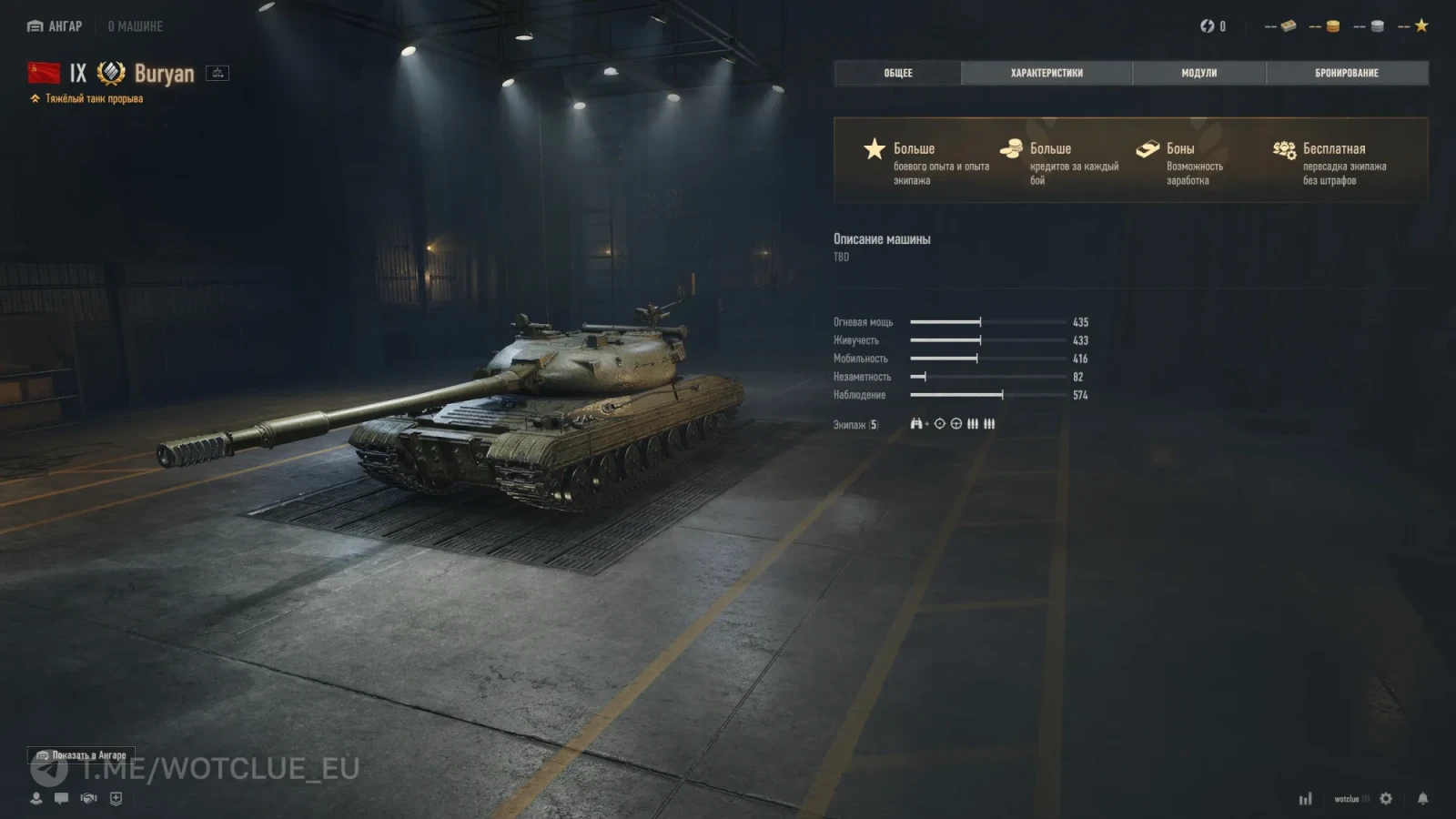This screenshot has height=819, width=1456.
Task: Click the lightning bolt counter icon
Action: 1207,26
